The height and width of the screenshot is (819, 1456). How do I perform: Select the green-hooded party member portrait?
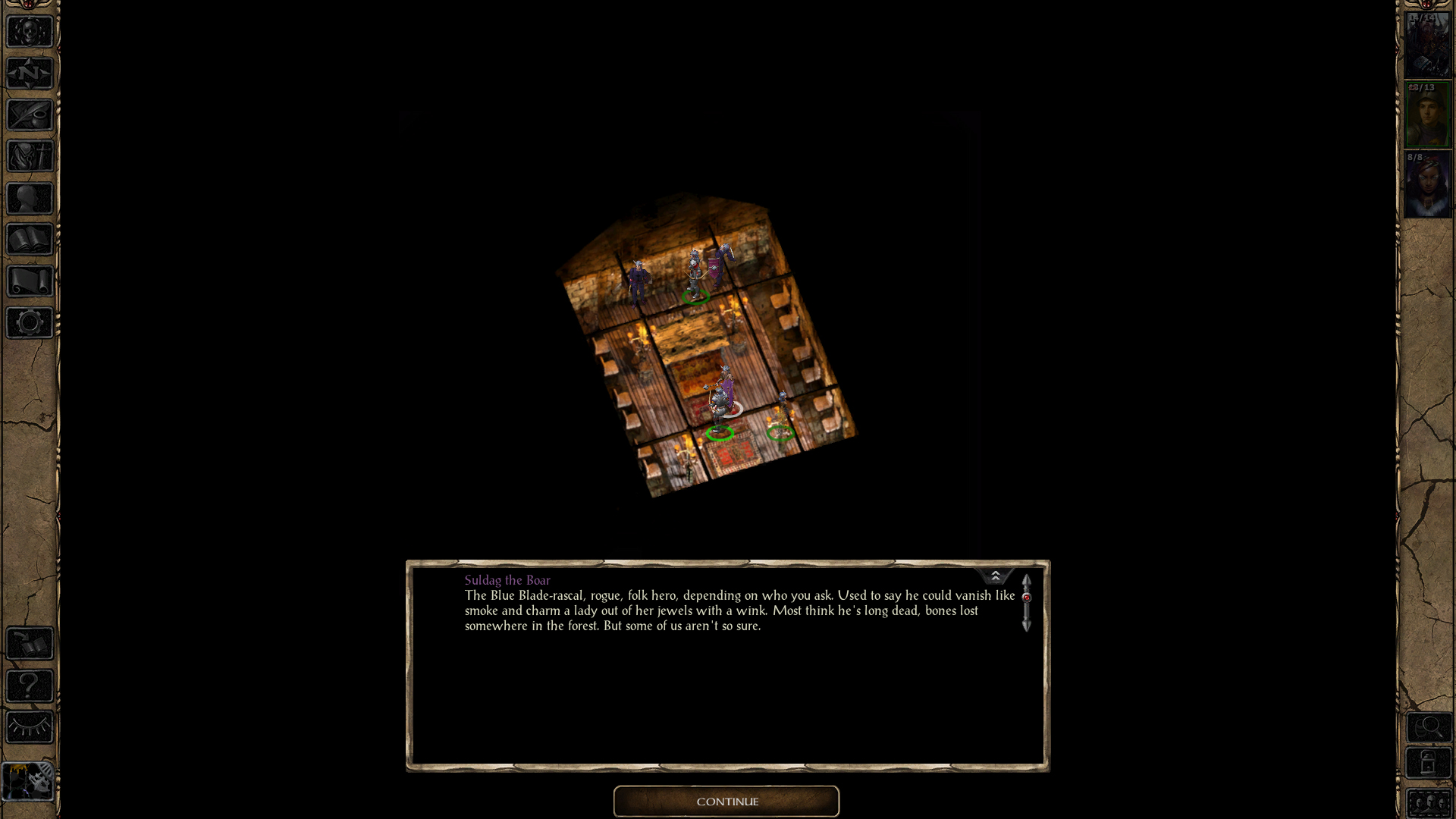pos(1427,115)
